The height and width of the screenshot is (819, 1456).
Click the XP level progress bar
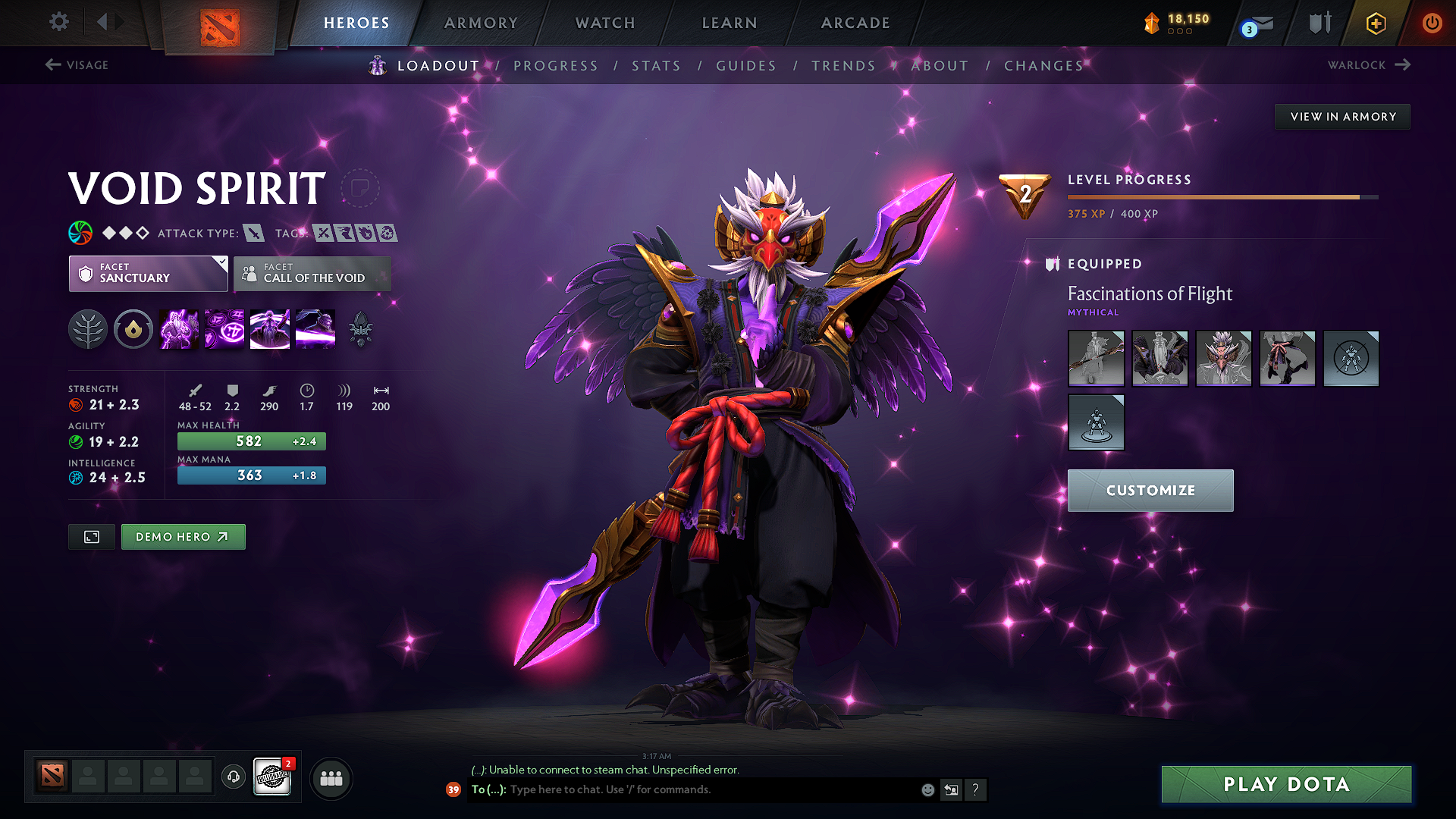[x=1221, y=196]
